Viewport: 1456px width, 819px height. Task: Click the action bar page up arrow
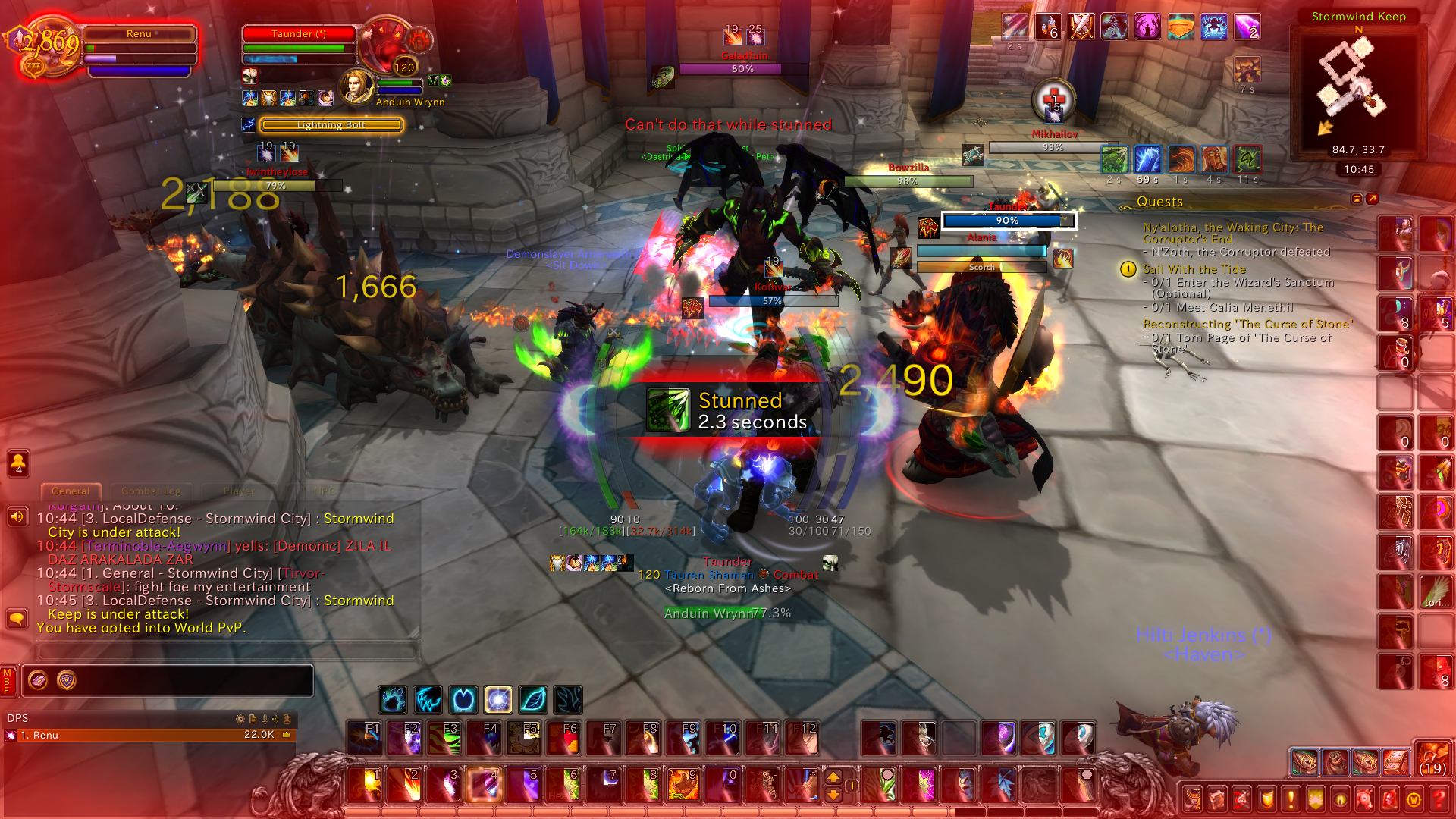point(833,777)
